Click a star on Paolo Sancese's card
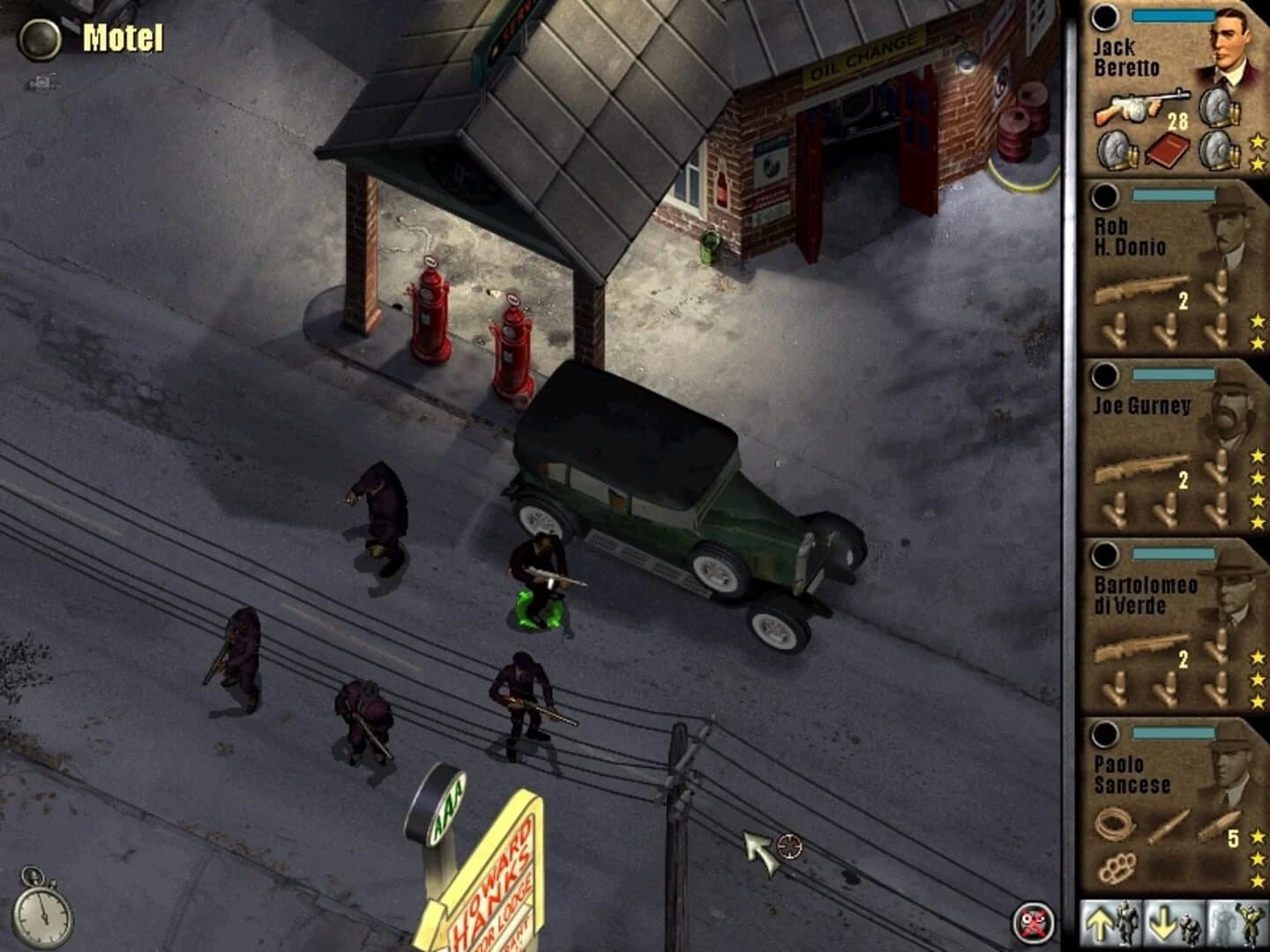The image size is (1270, 952). [1256, 837]
